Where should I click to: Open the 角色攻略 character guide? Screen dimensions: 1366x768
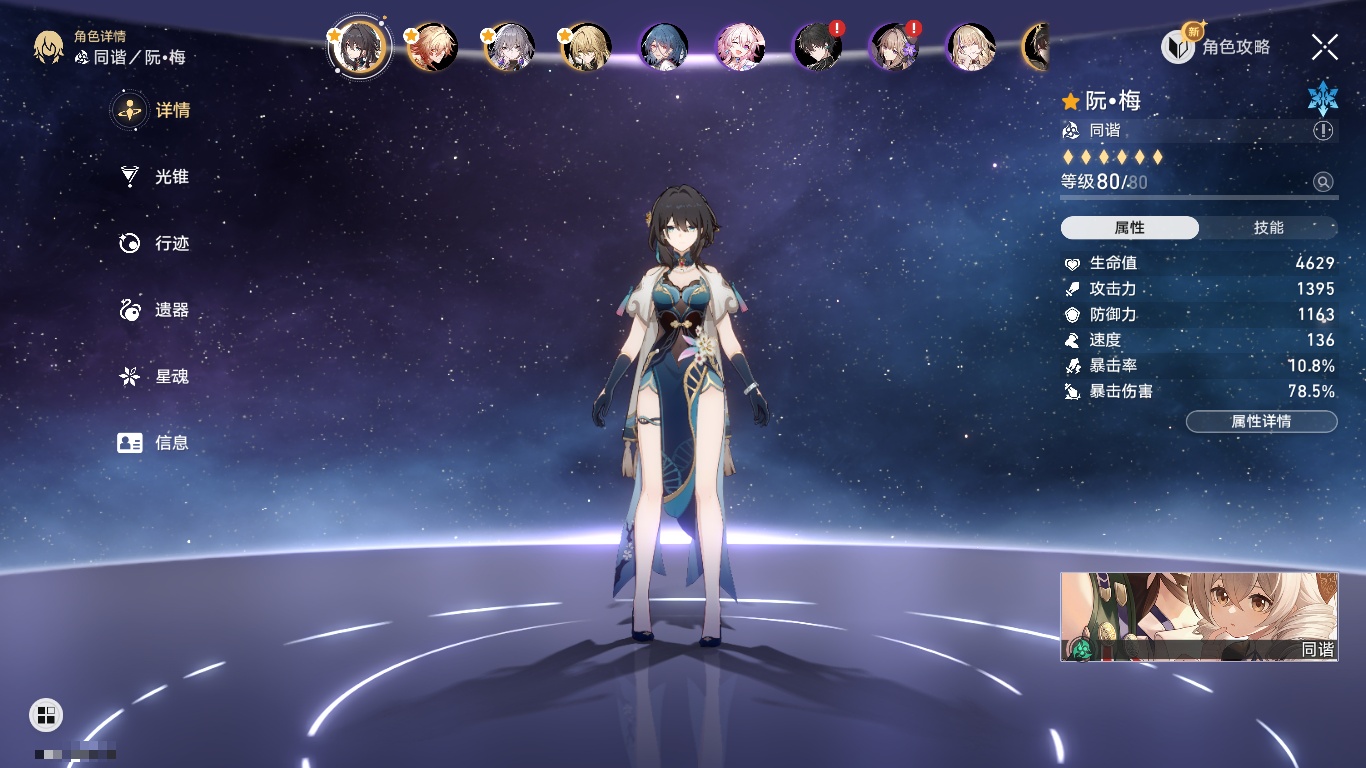point(1216,47)
